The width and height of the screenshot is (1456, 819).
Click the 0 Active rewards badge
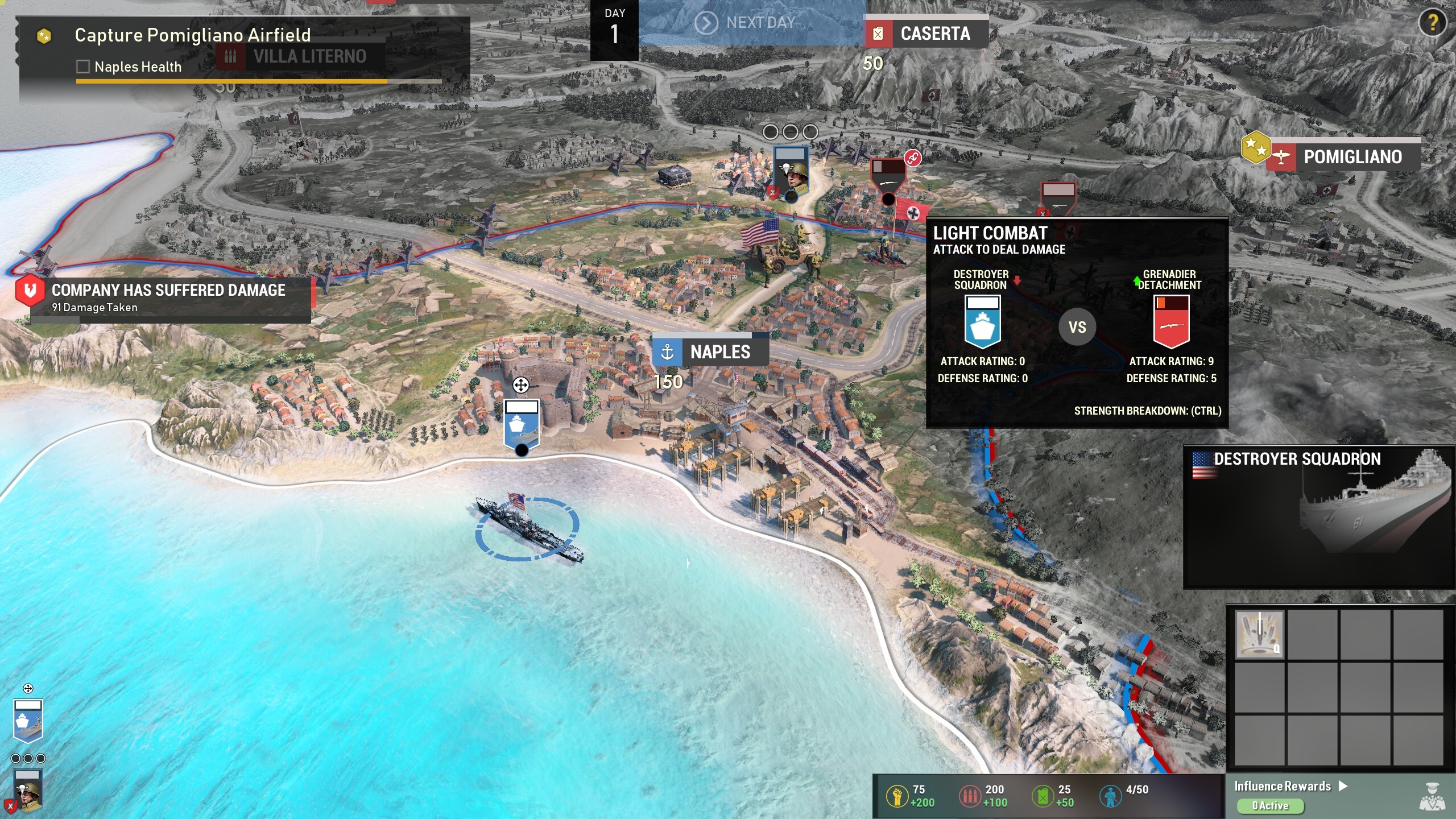click(1270, 805)
